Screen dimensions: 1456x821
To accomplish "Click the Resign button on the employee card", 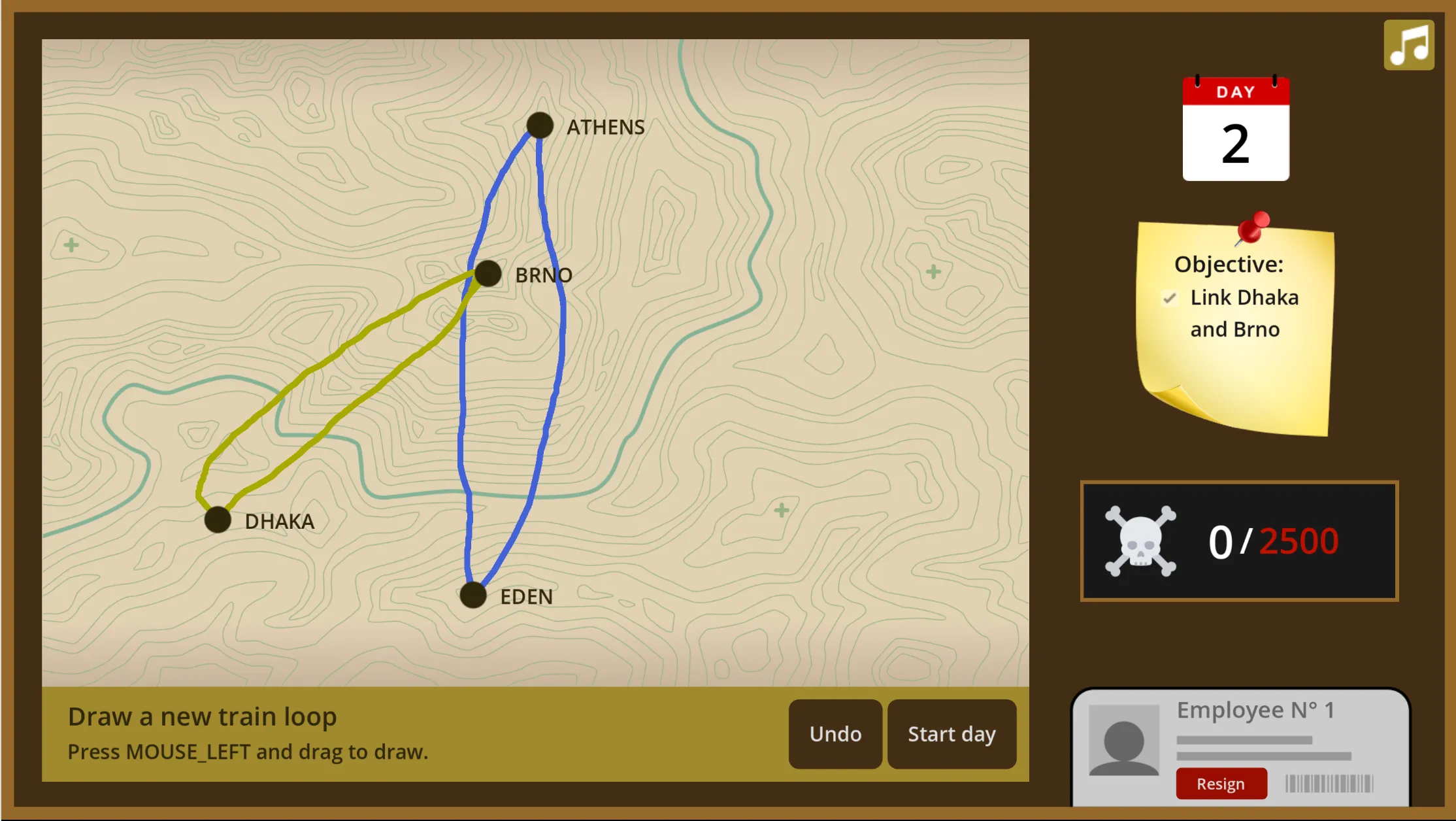I will point(1221,783).
